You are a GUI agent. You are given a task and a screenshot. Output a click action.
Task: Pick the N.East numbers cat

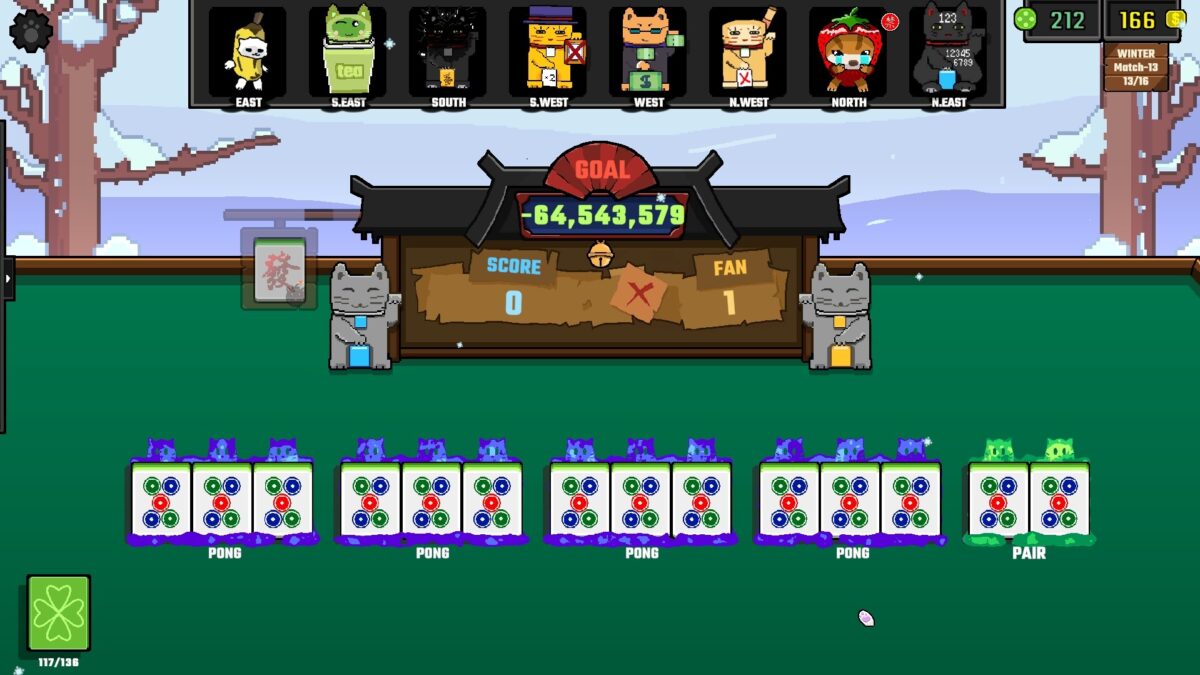947,52
